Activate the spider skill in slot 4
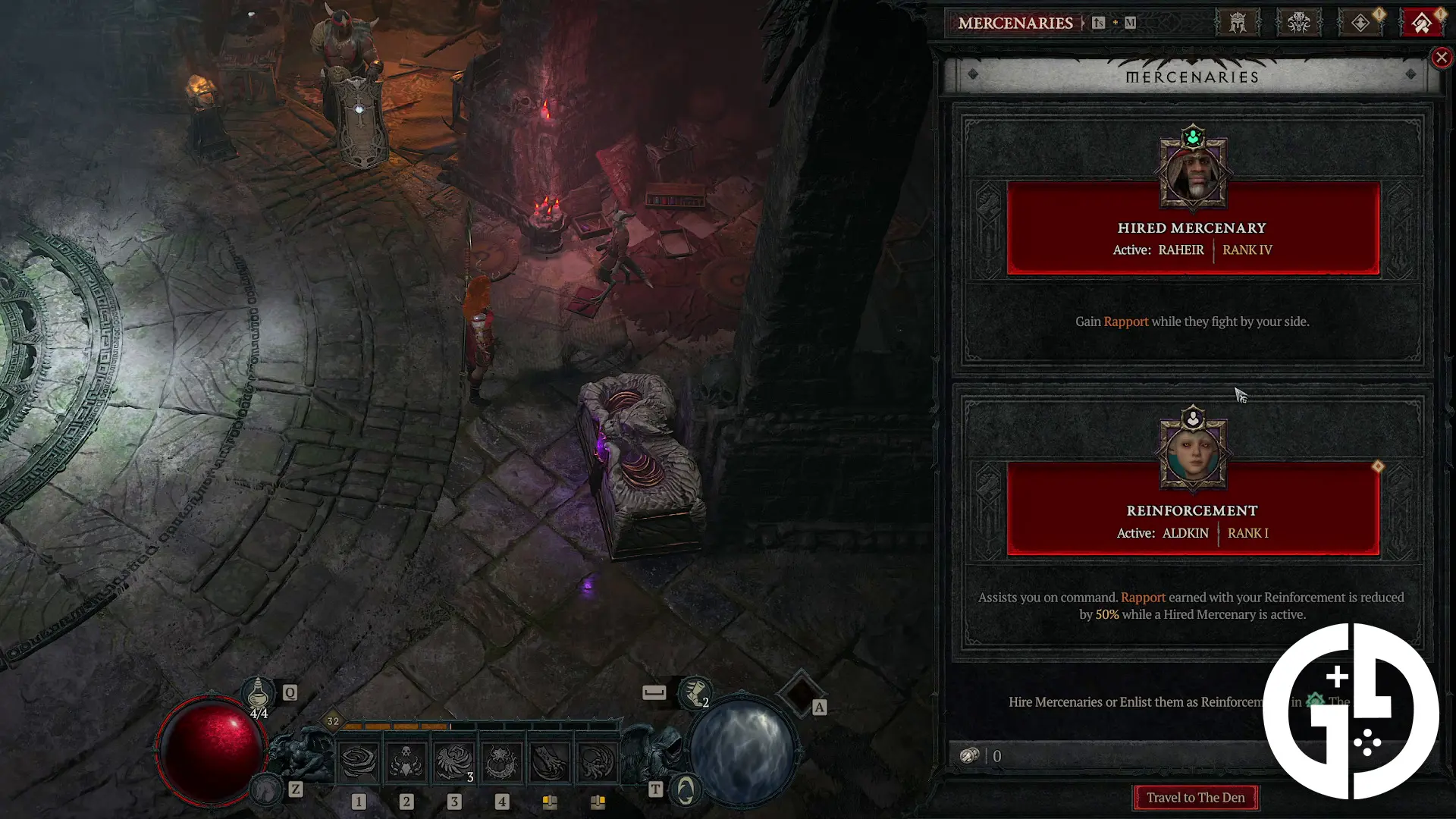This screenshot has width=1456, height=819. 501,761
